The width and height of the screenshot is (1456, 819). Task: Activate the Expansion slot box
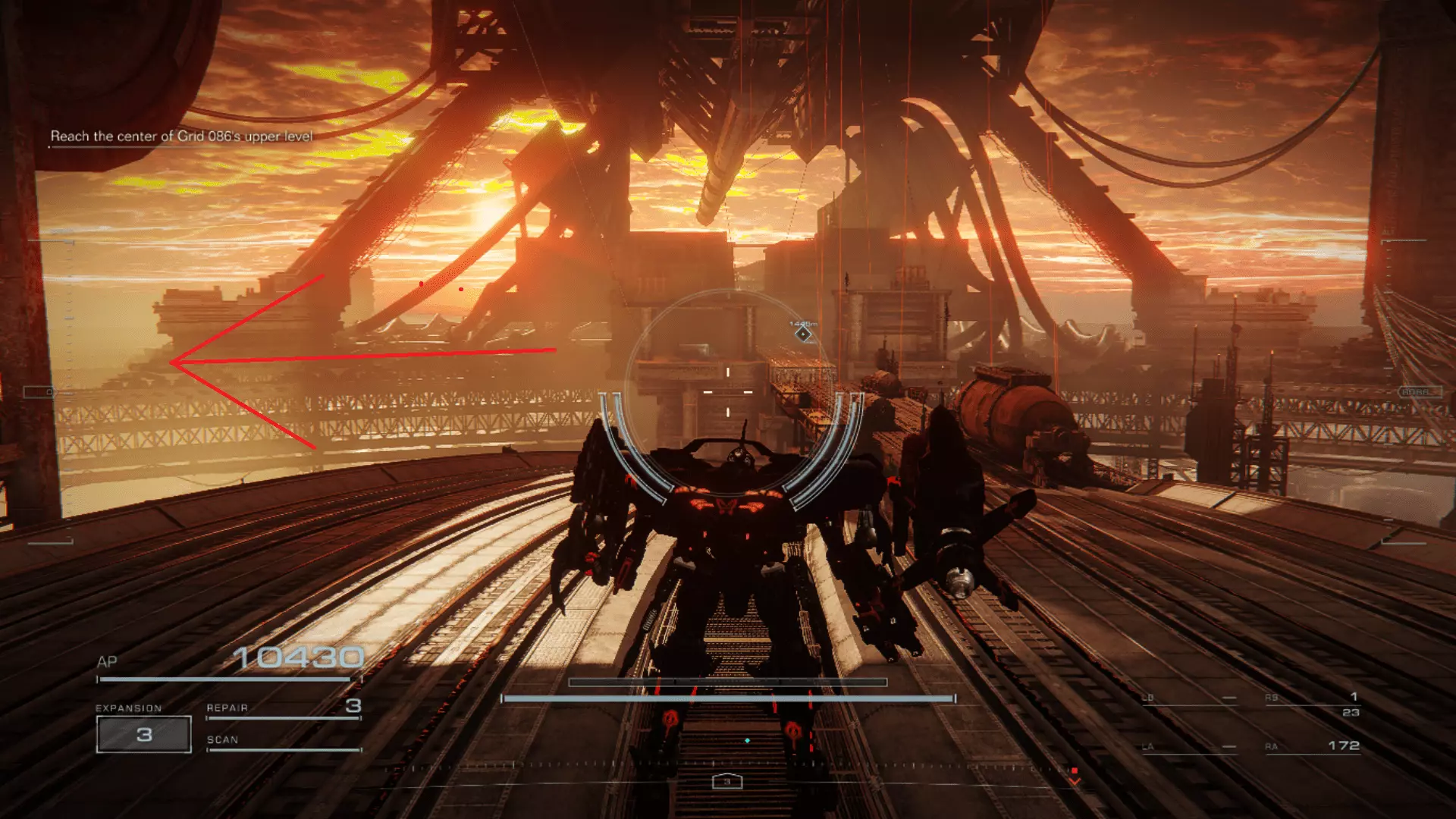click(144, 734)
